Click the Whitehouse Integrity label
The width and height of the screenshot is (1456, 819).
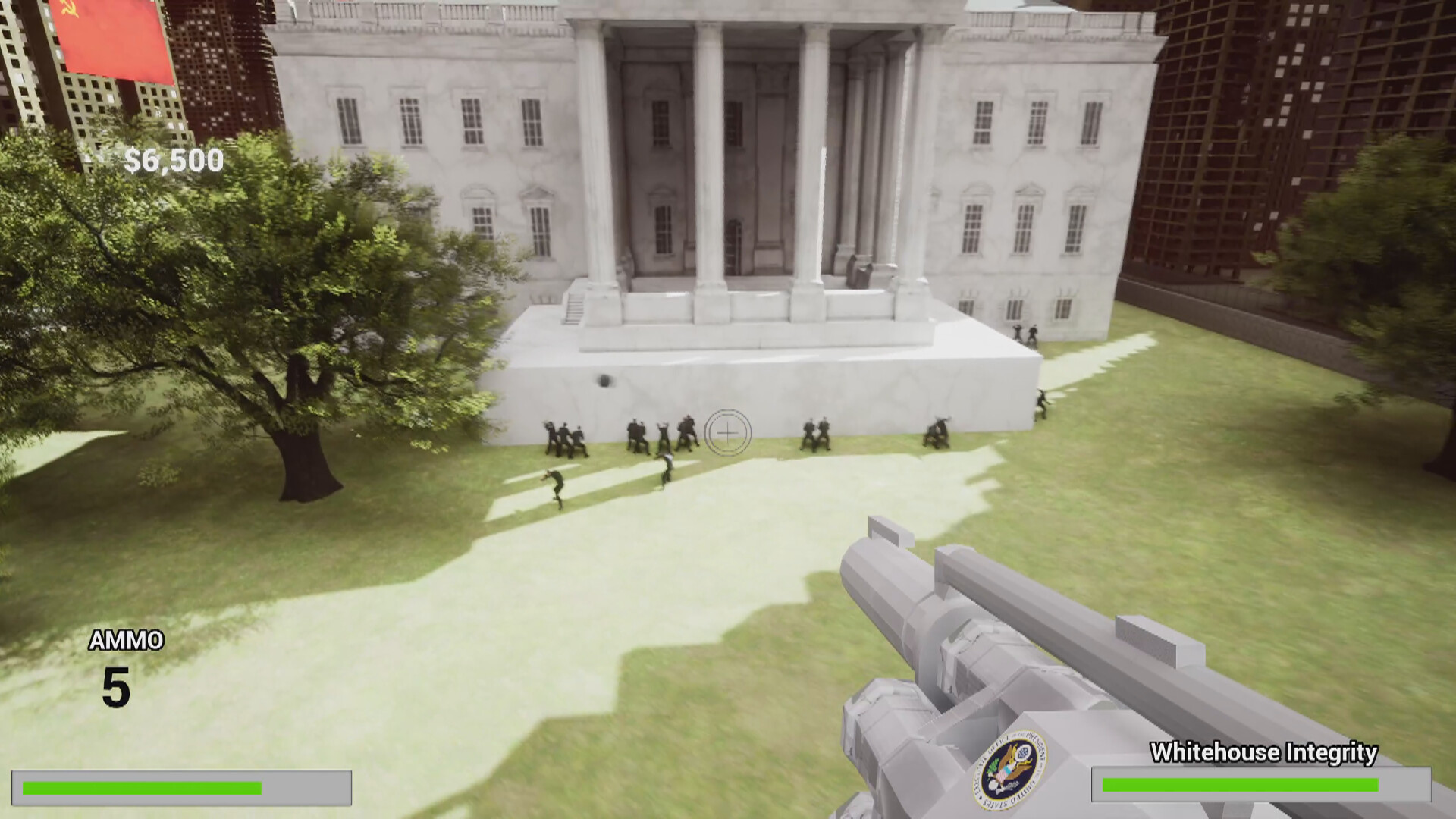[1263, 752]
